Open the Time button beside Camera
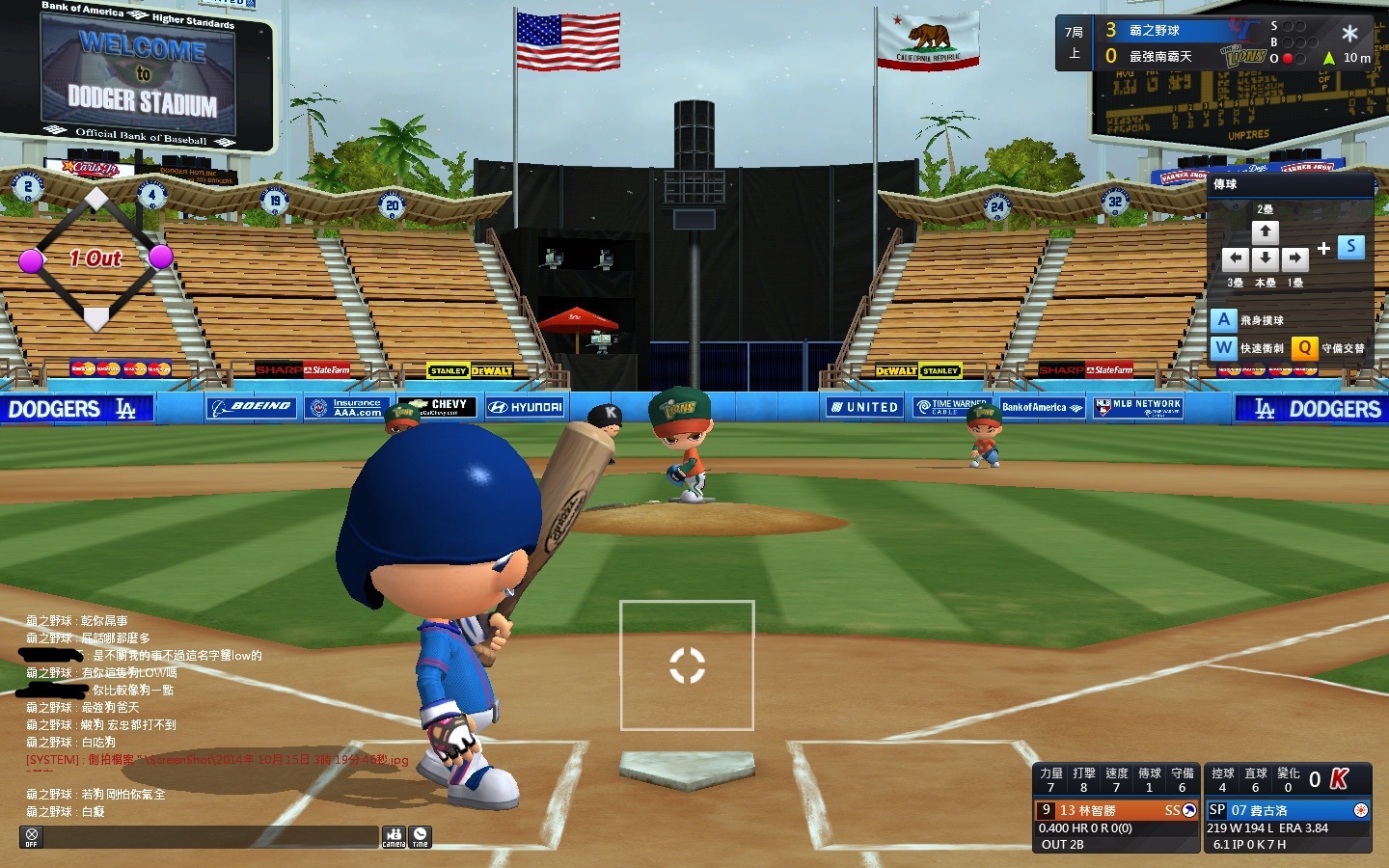 coord(420,836)
